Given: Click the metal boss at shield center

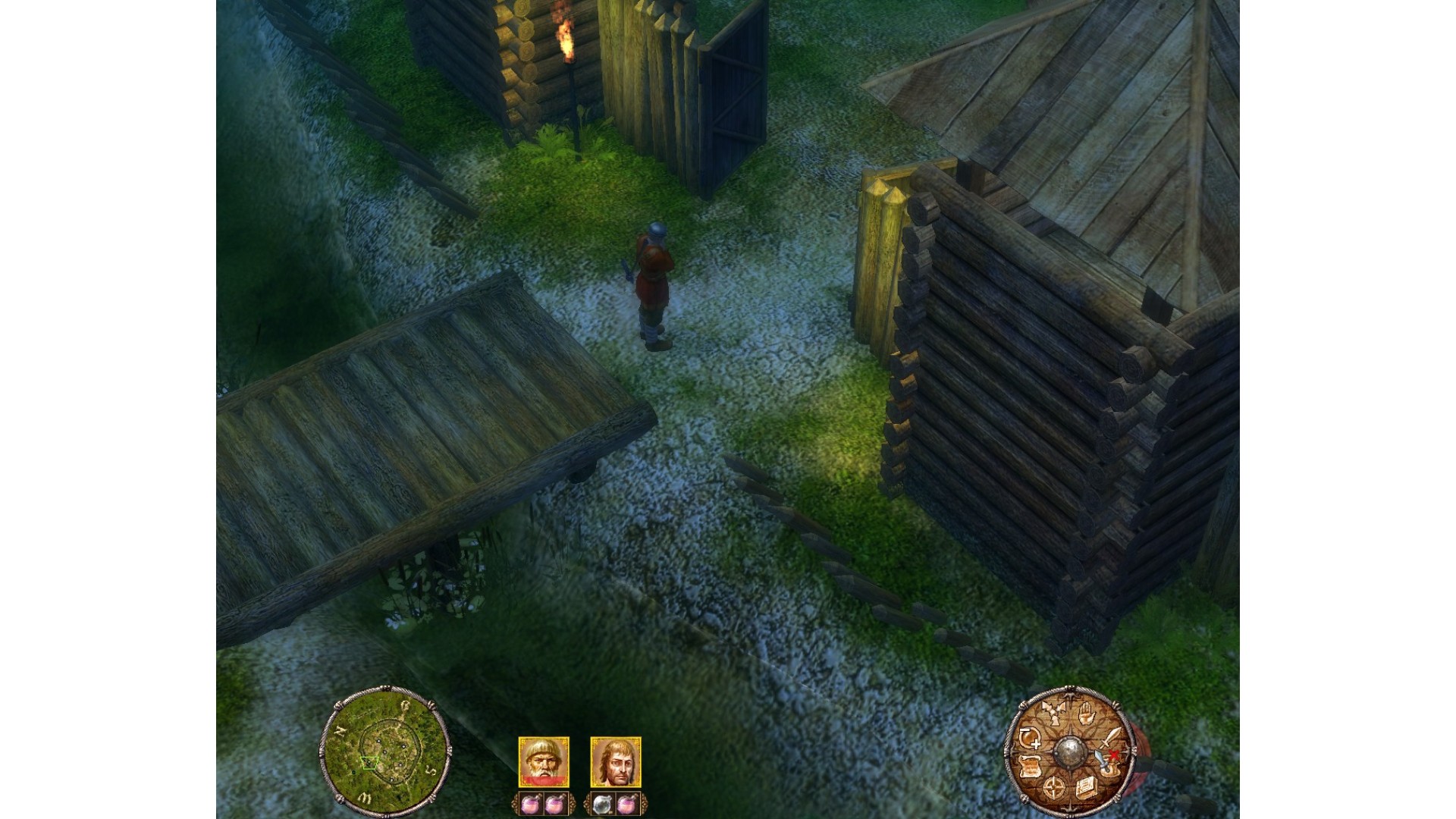Looking at the screenshot, I should (1069, 750).
